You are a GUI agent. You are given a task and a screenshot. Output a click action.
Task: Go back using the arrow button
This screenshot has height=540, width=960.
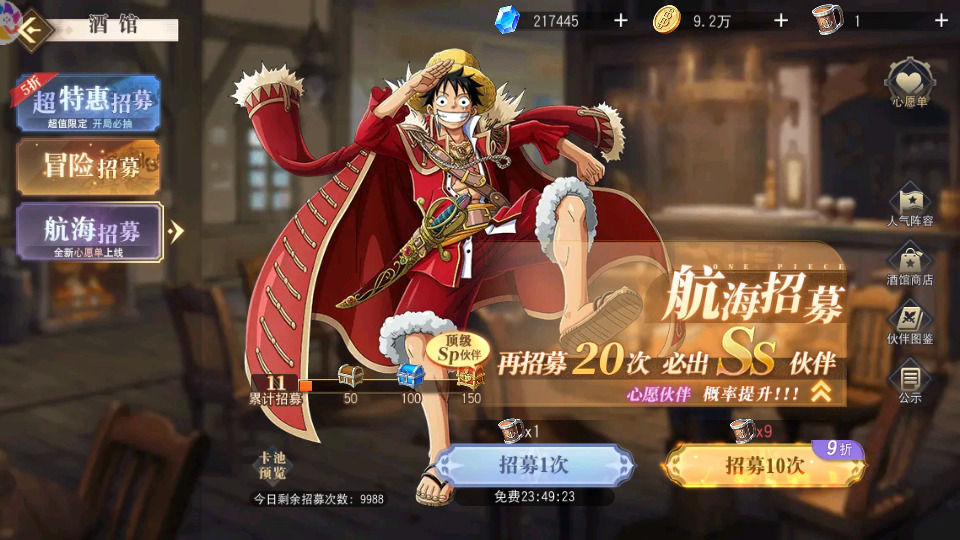[x=33, y=28]
